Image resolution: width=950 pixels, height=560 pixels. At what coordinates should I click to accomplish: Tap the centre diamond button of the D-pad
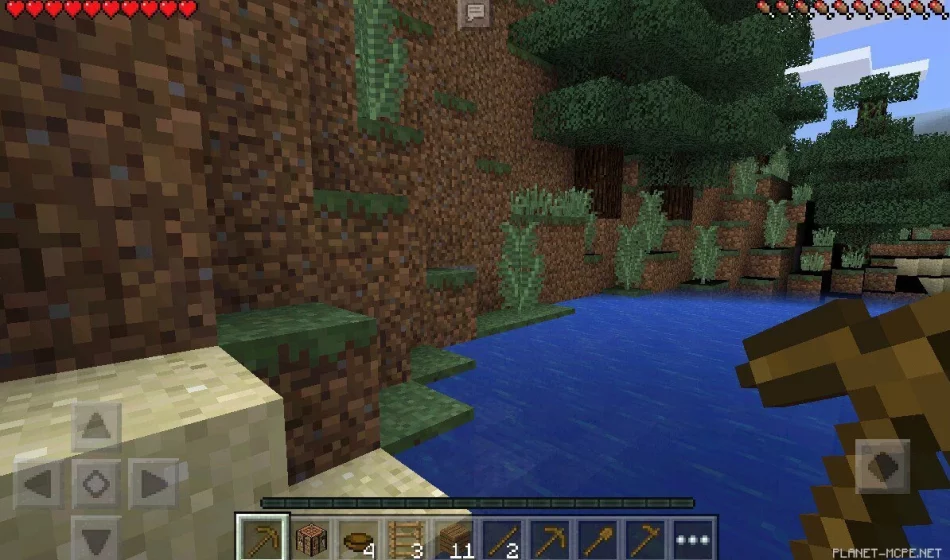click(97, 485)
